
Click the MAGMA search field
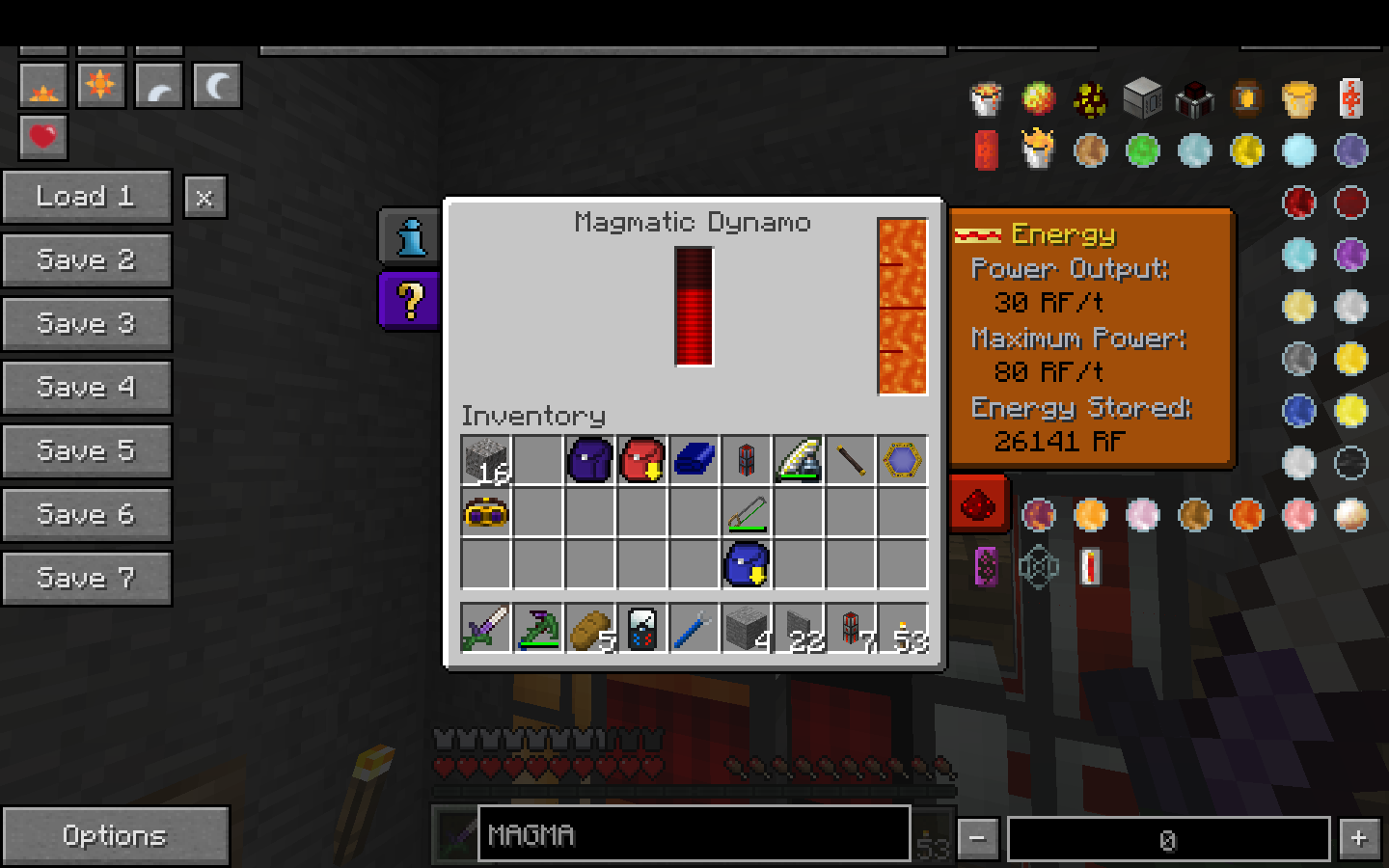point(694,834)
